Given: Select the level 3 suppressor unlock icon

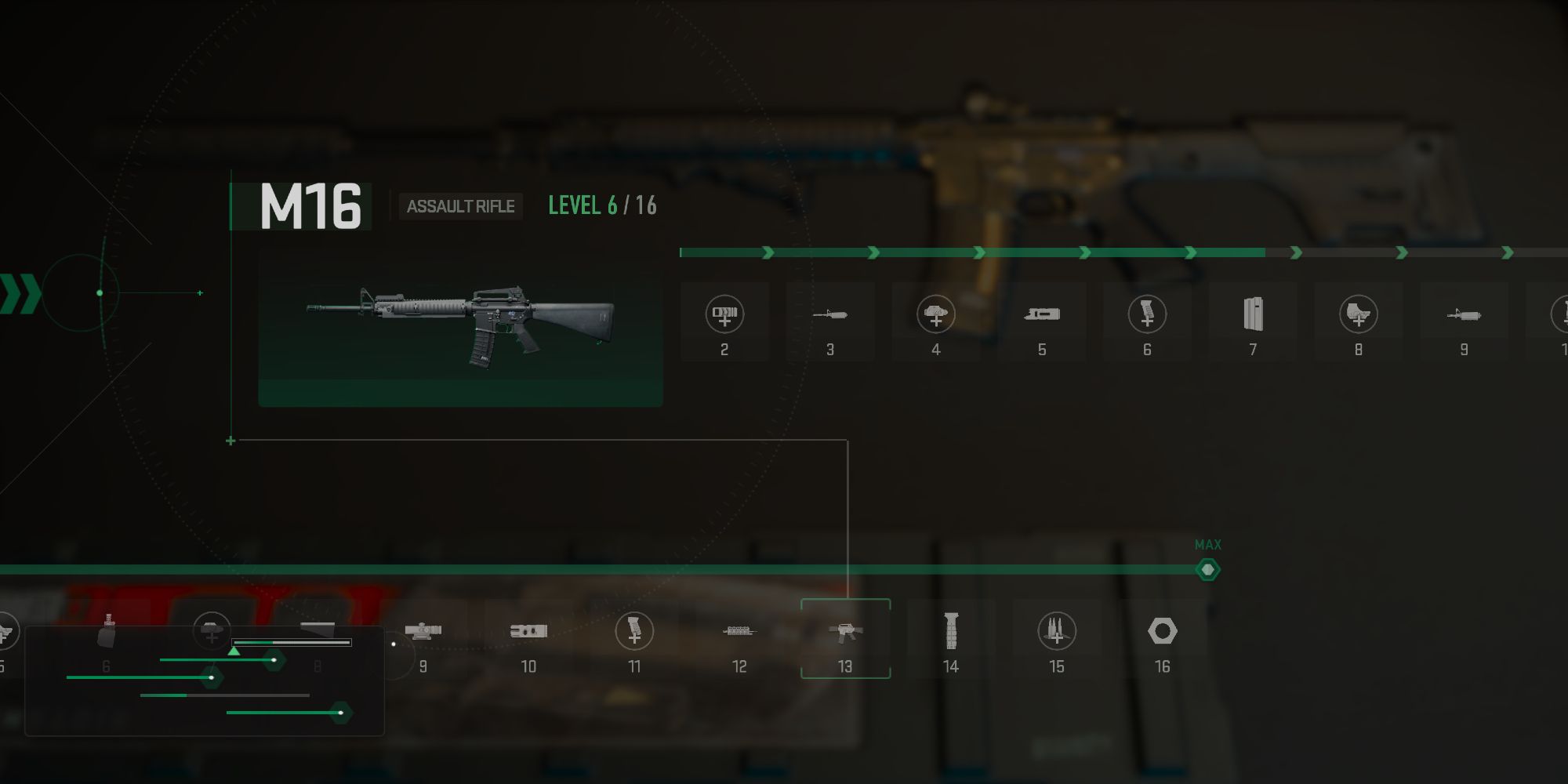Looking at the screenshot, I should point(831,314).
